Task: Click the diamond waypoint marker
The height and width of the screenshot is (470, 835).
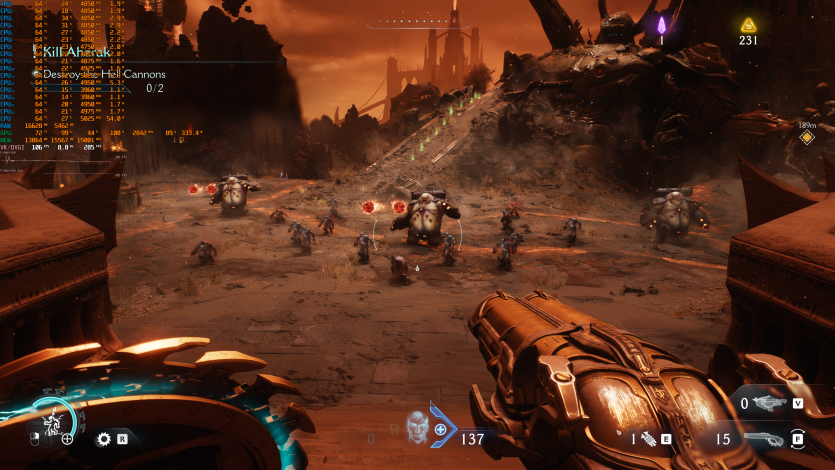Action: coord(806,138)
